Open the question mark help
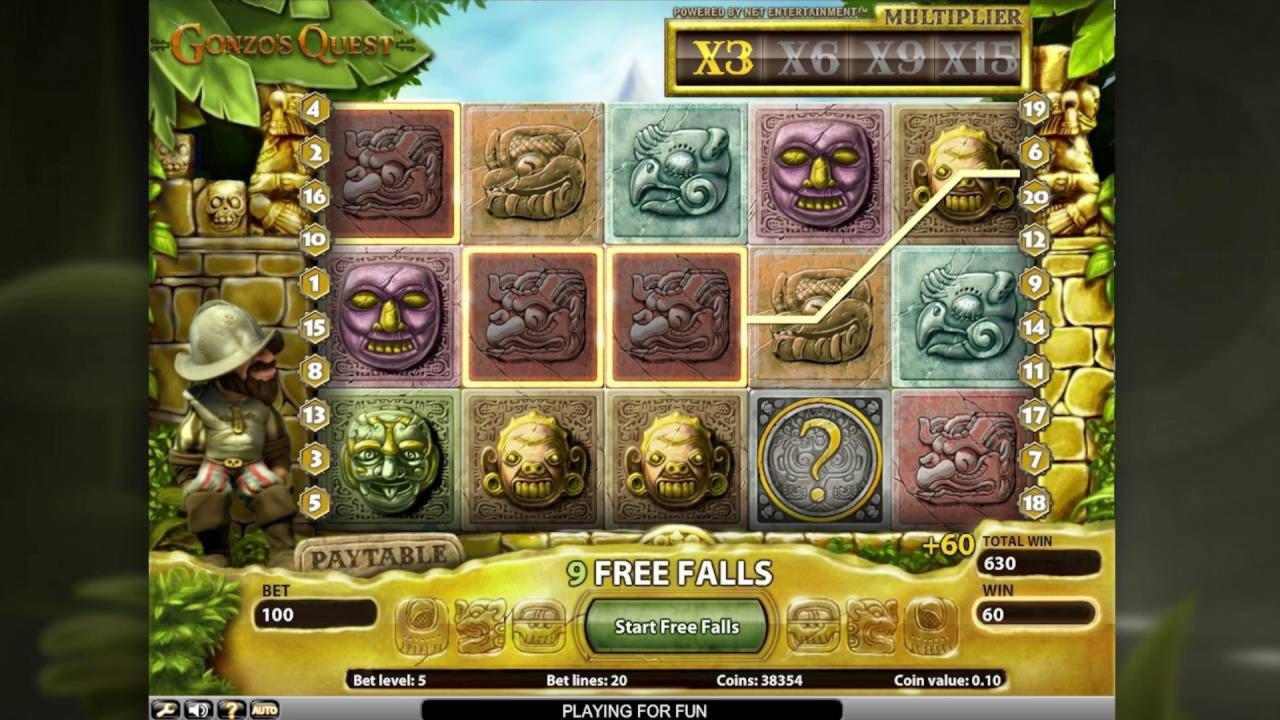 coord(230,710)
